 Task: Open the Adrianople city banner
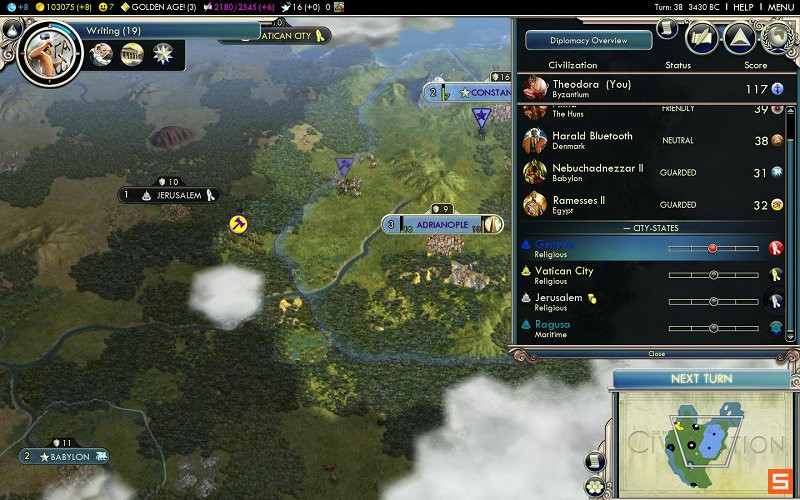pyautogui.click(x=441, y=224)
